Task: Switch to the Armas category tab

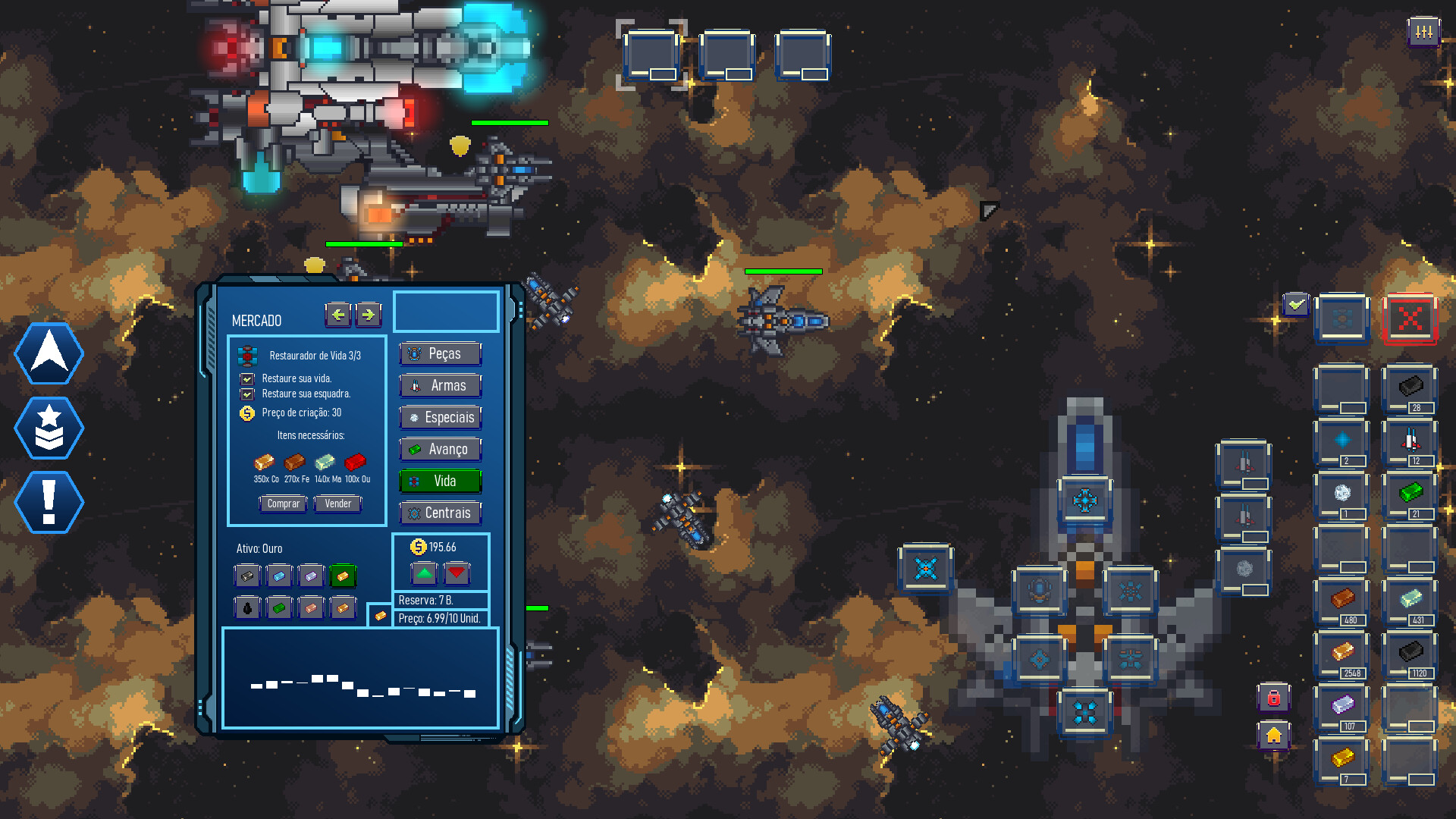Action: click(440, 386)
